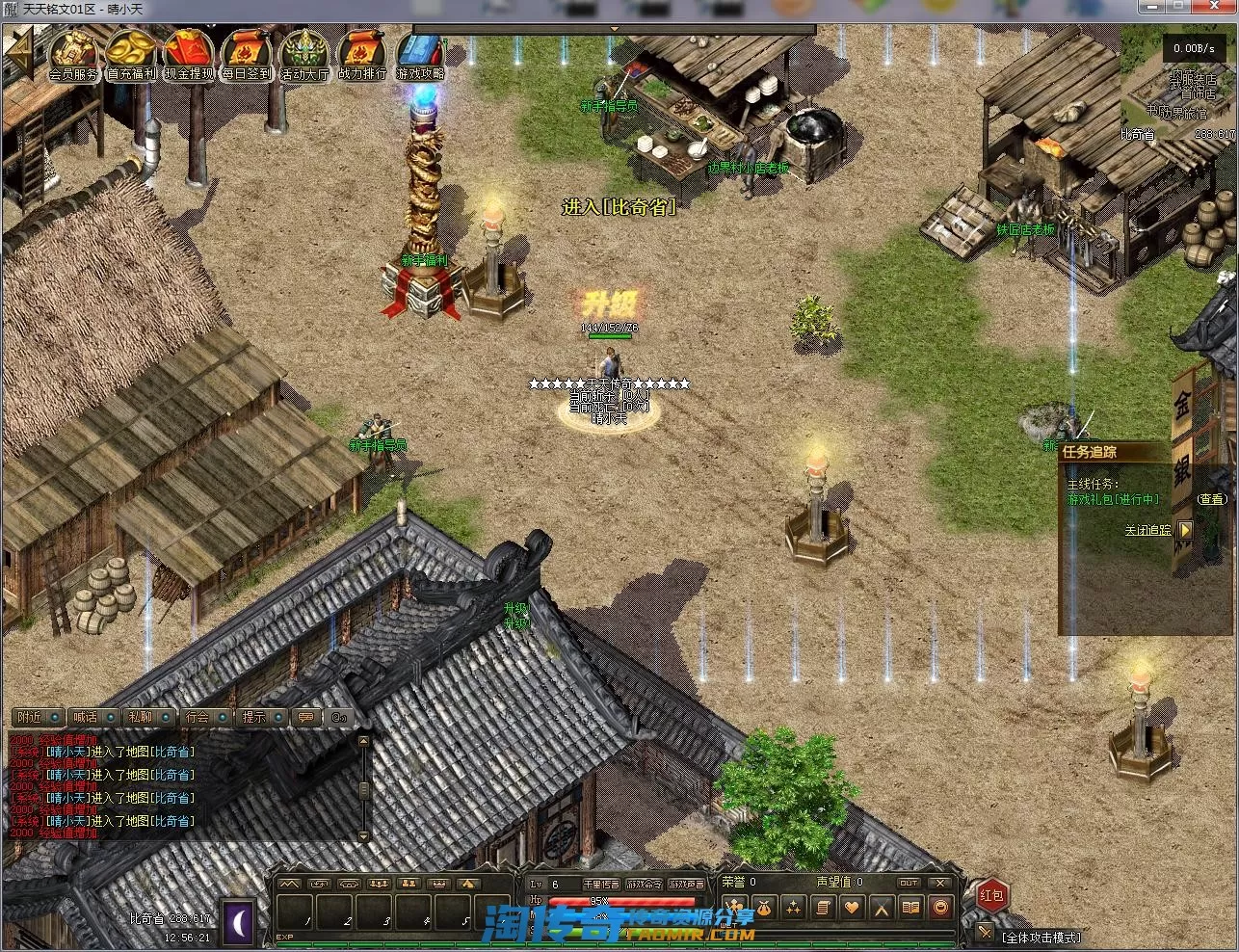
Task: Click 查看 in the quest tracker
Action: click(x=1212, y=499)
